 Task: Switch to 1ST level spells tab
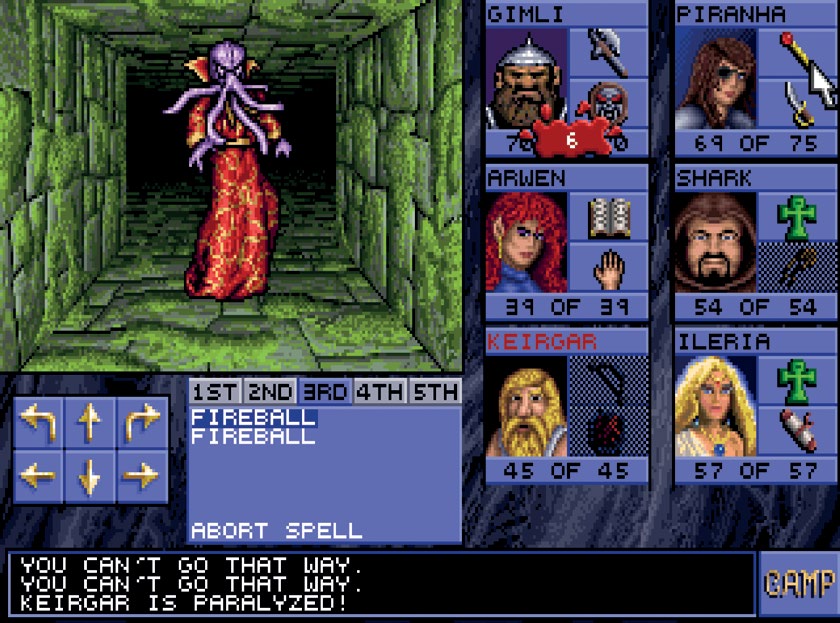(215, 392)
